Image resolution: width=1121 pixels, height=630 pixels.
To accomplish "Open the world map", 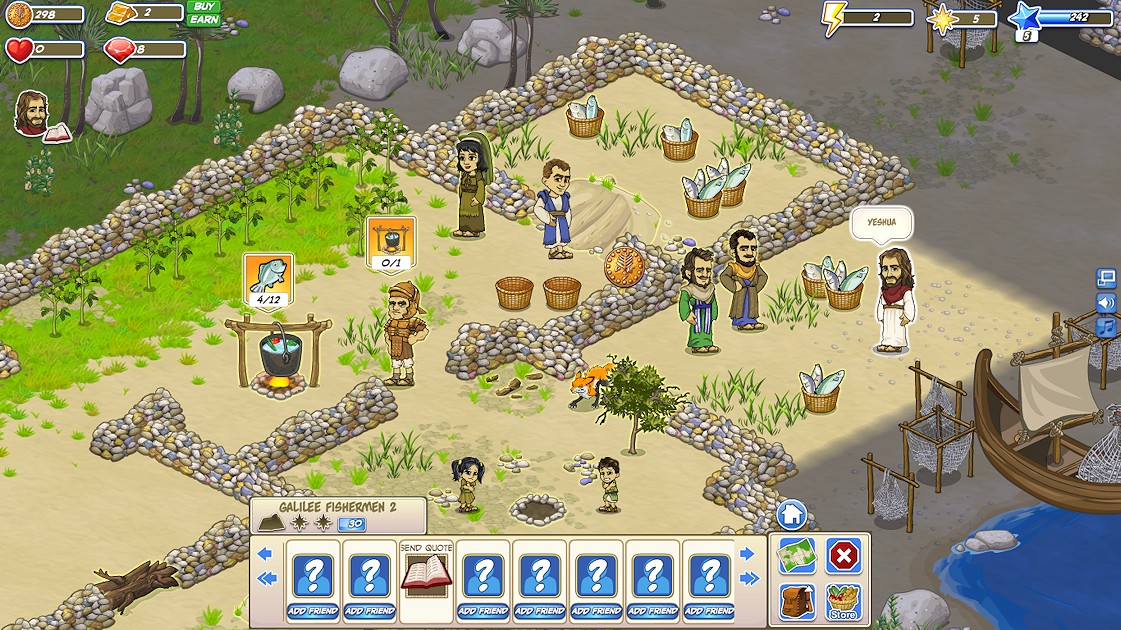I will point(797,556).
